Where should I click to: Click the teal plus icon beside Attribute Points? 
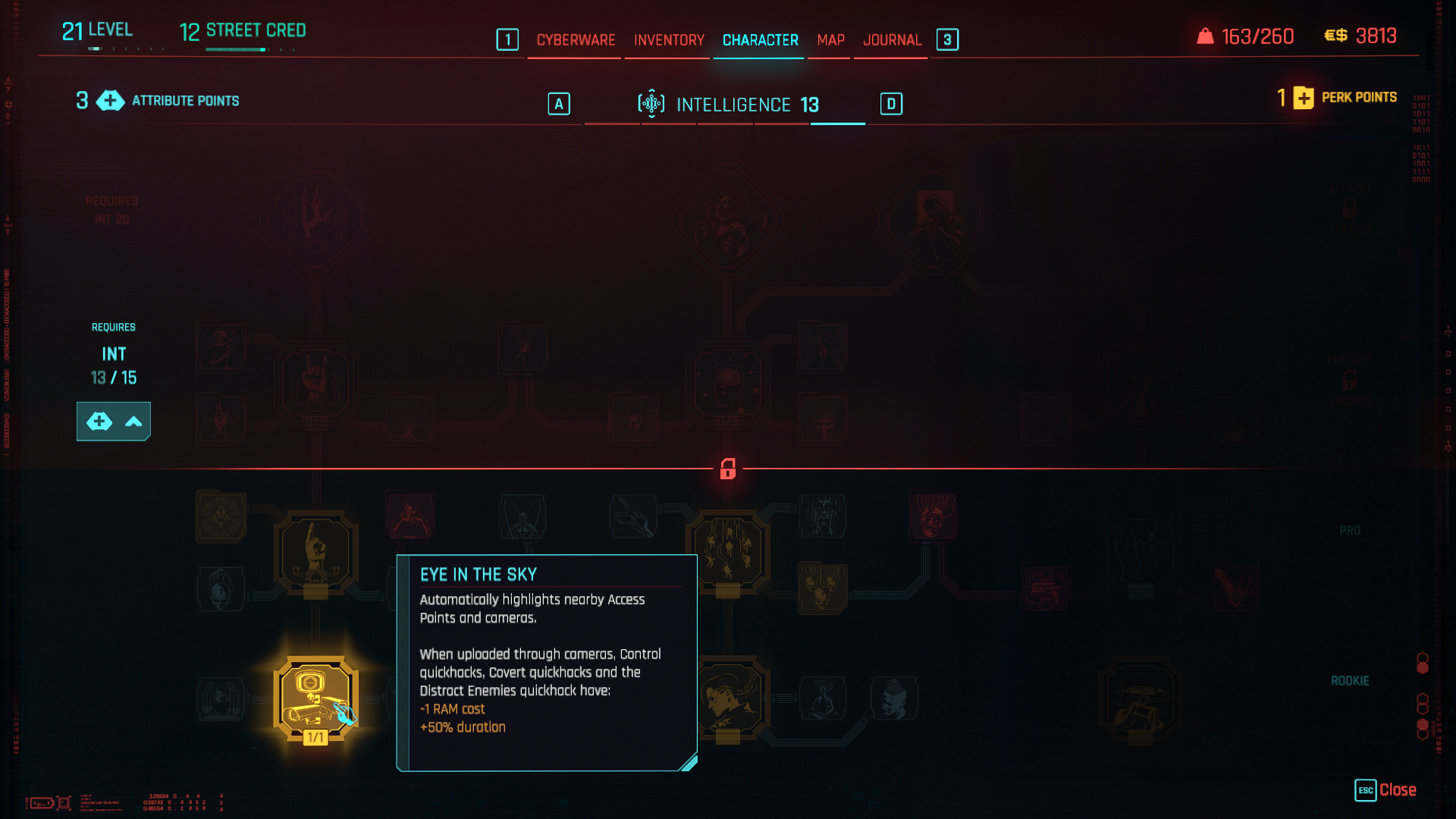(x=110, y=100)
